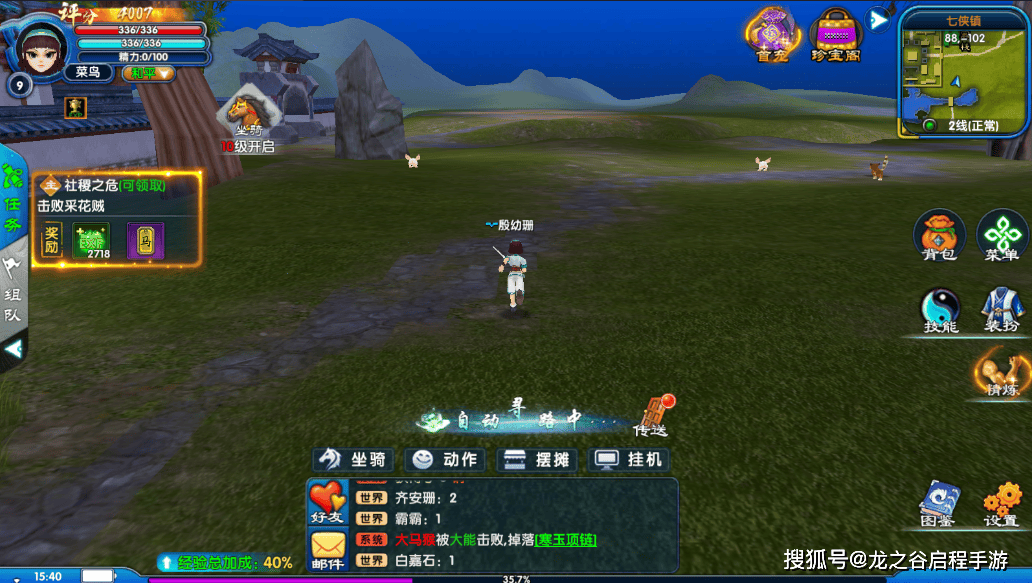Open the 珍宝阁 treasure shop
Image resolution: width=1032 pixels, height=583 pixels.
tap(835, 34)
